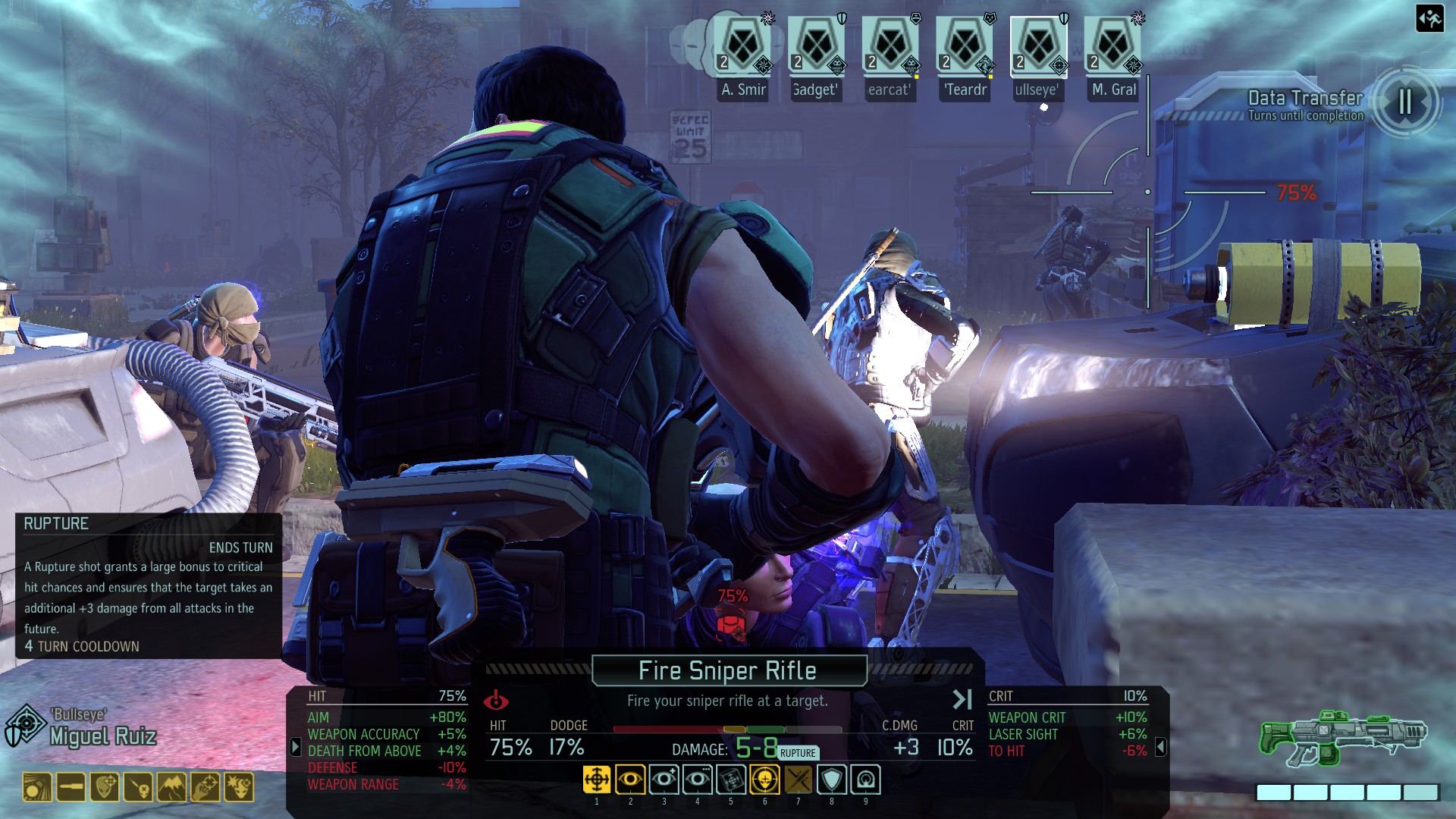1456x819 pixels.
Task: Select the alien head crosshair ability
Action: (764, 780)
